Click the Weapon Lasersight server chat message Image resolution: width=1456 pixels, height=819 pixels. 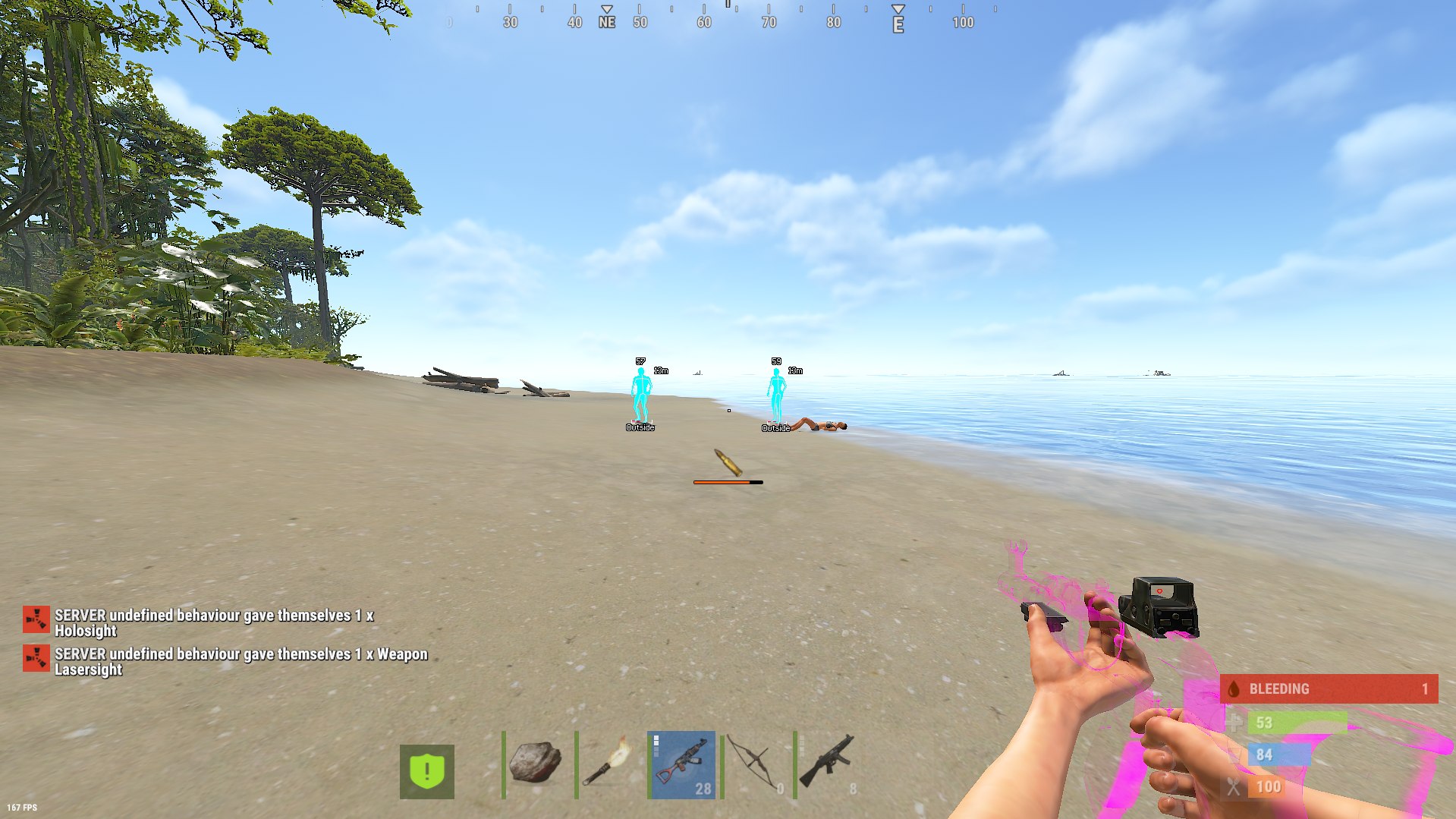[241, 661]
